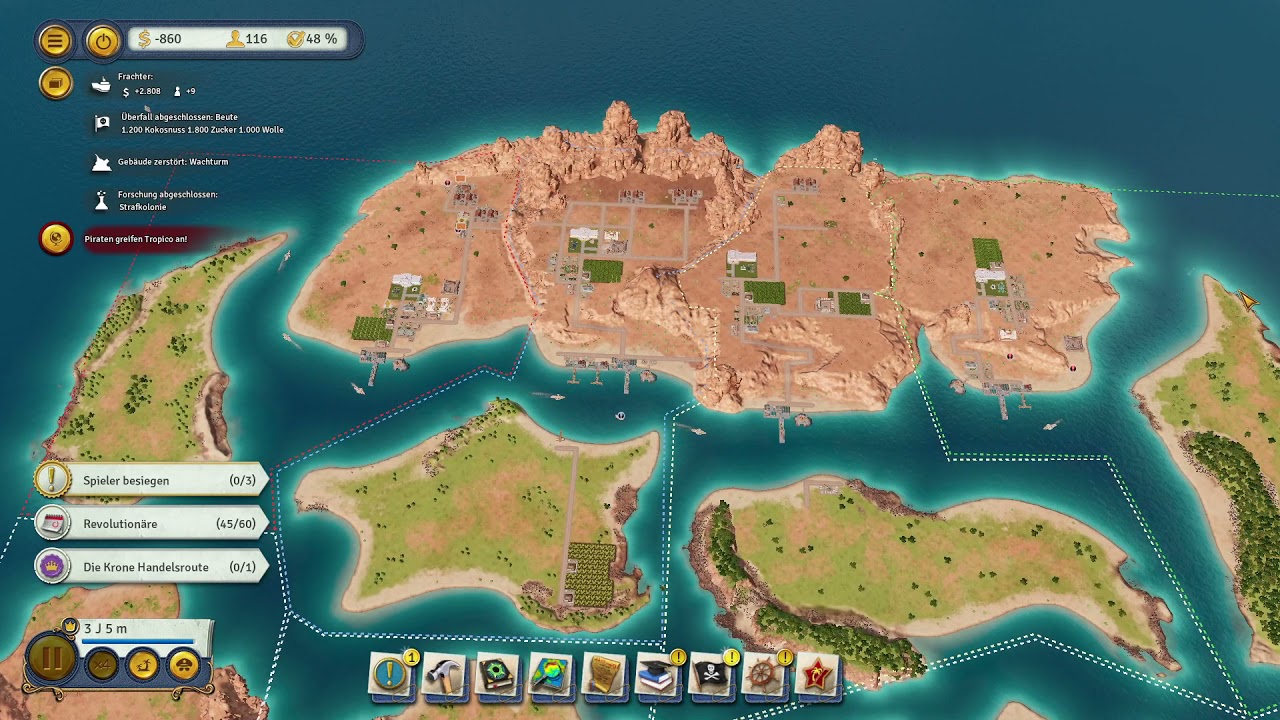Set game speed to x4
The height and width of the screenshot is (720, 1280).
click(x=102, y=664)
